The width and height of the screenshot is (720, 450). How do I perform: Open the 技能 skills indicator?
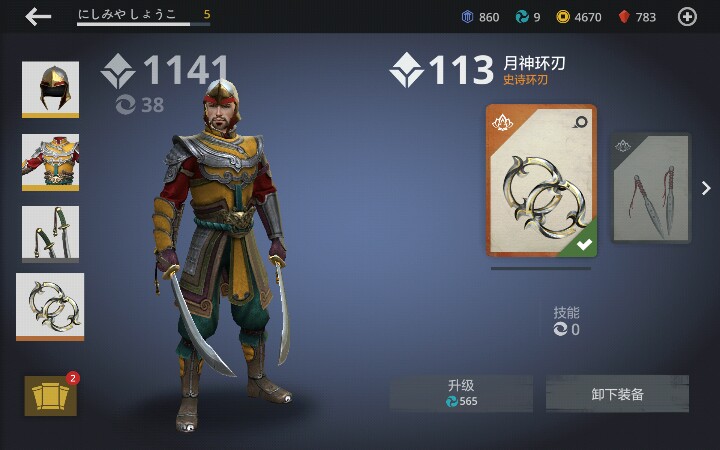(567, 321)
